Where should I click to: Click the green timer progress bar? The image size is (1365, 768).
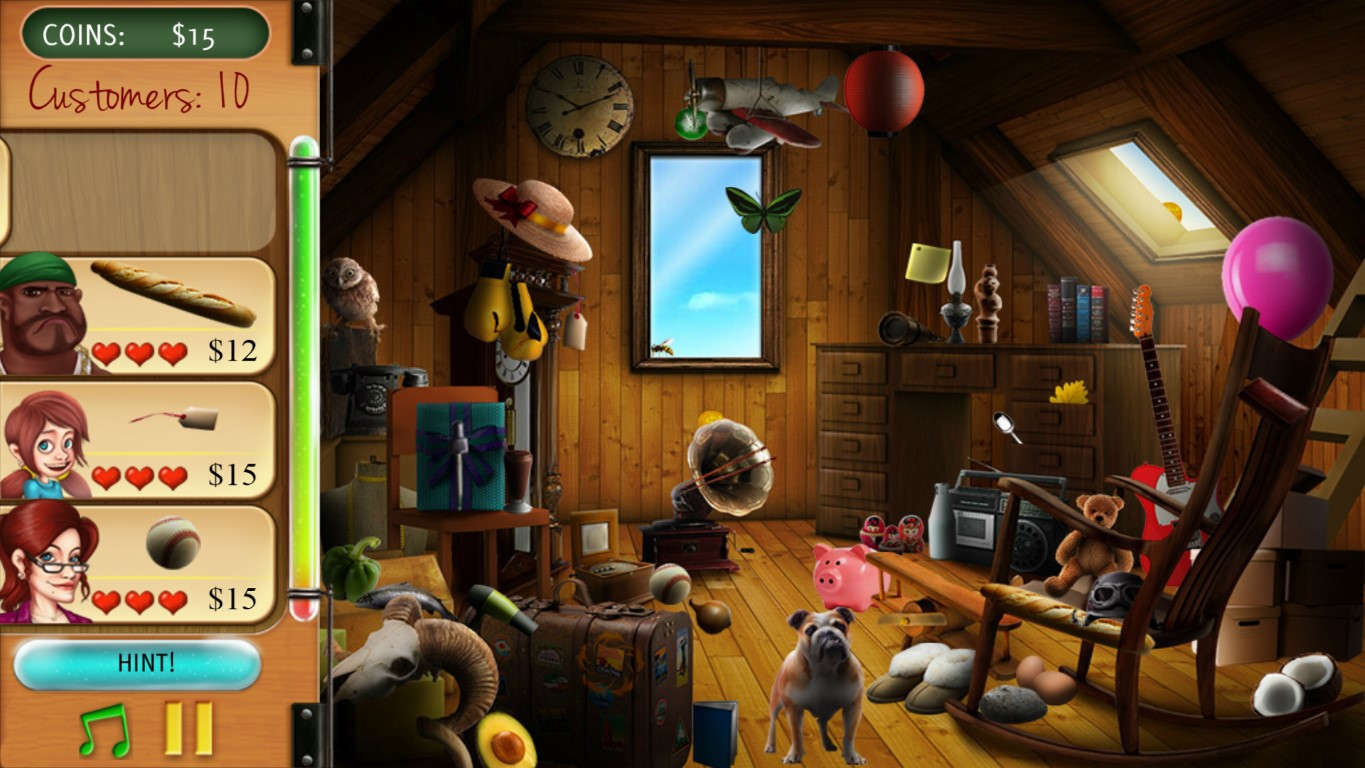pyautogui.click(x=305, y=380)
